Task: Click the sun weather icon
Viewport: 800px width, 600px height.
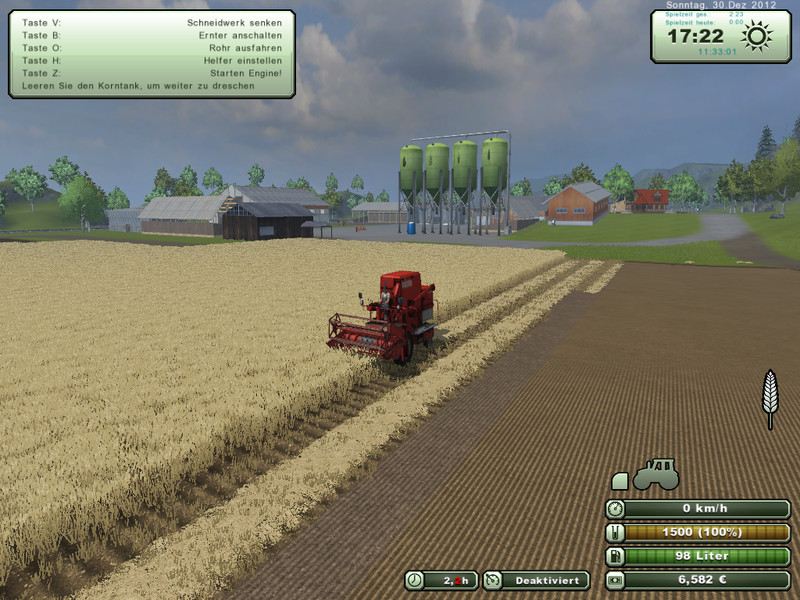Action: tap(757, 38)
